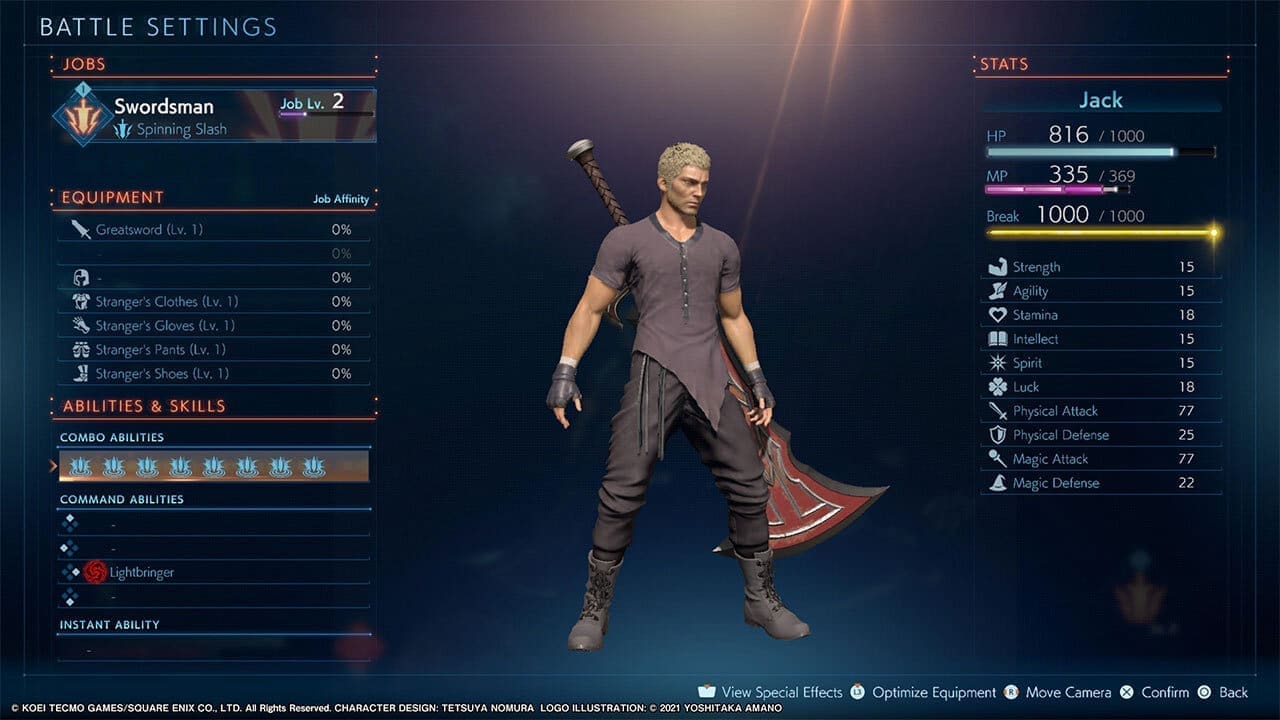Choose the Move Camera option
The height and width of the screenshot is (720, 1280).
pos(1058,692)
